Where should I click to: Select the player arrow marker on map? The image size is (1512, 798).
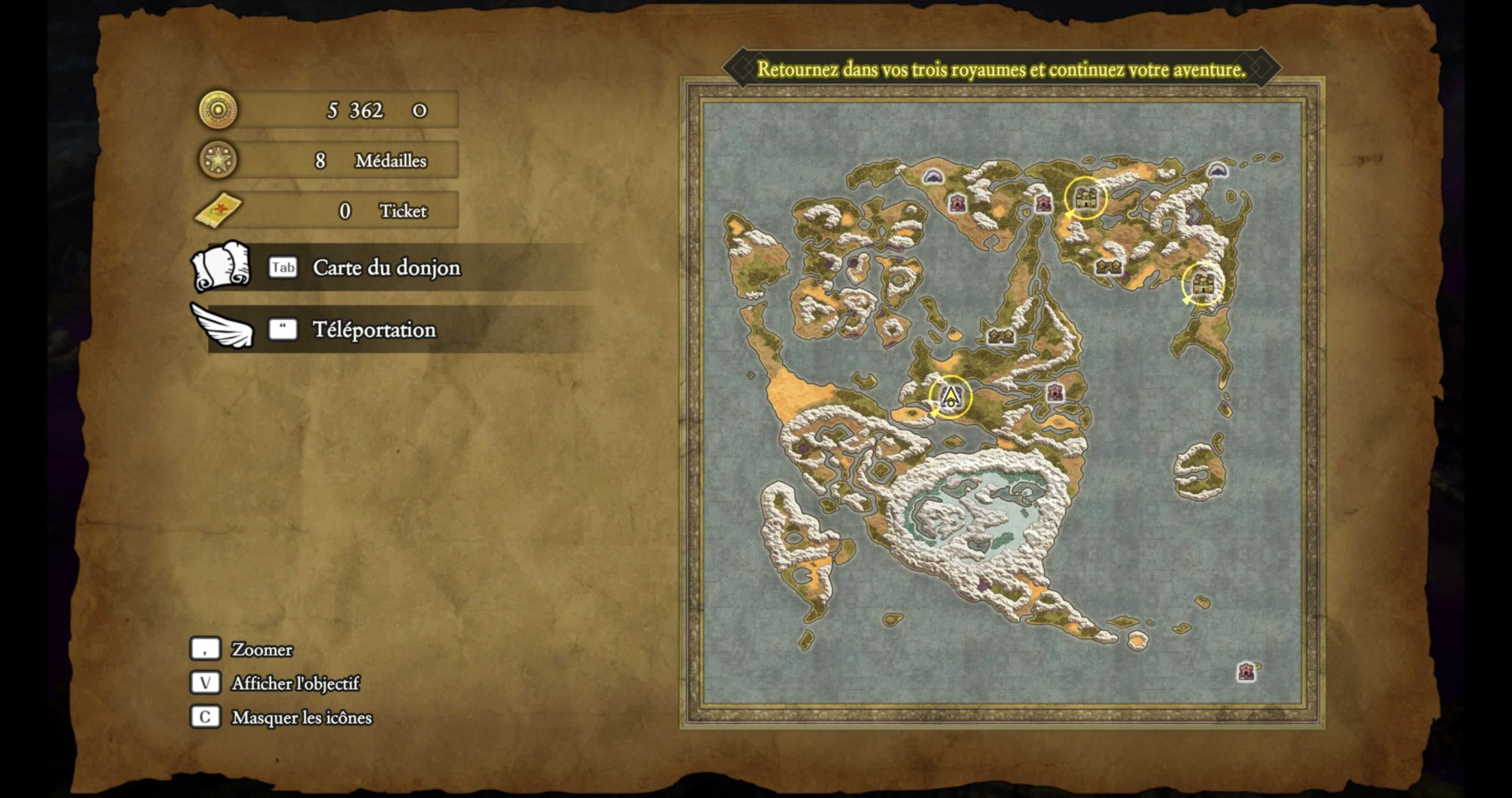pos(950,396)
